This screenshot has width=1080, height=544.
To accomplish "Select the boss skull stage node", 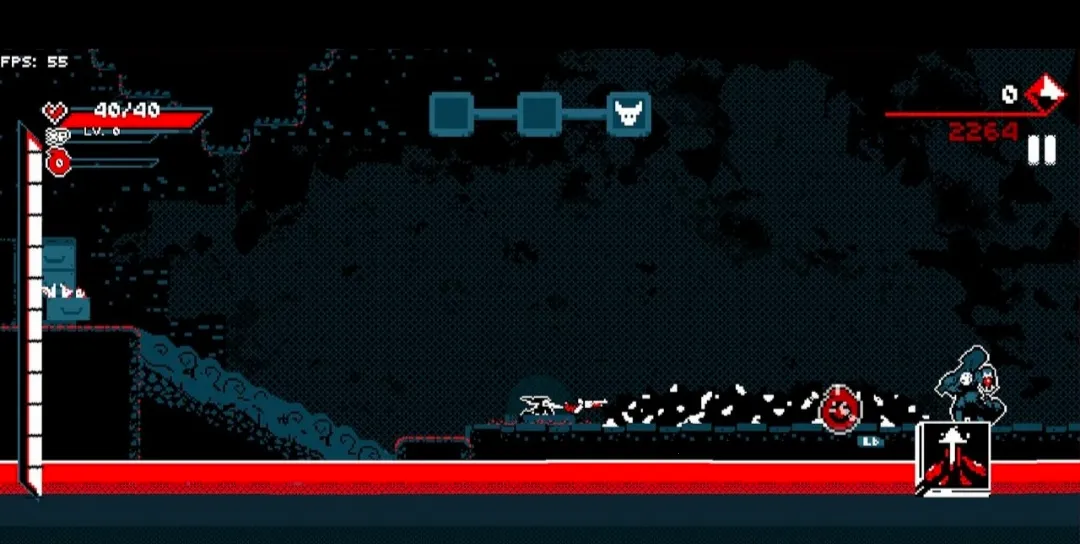I will pos(629,113).
